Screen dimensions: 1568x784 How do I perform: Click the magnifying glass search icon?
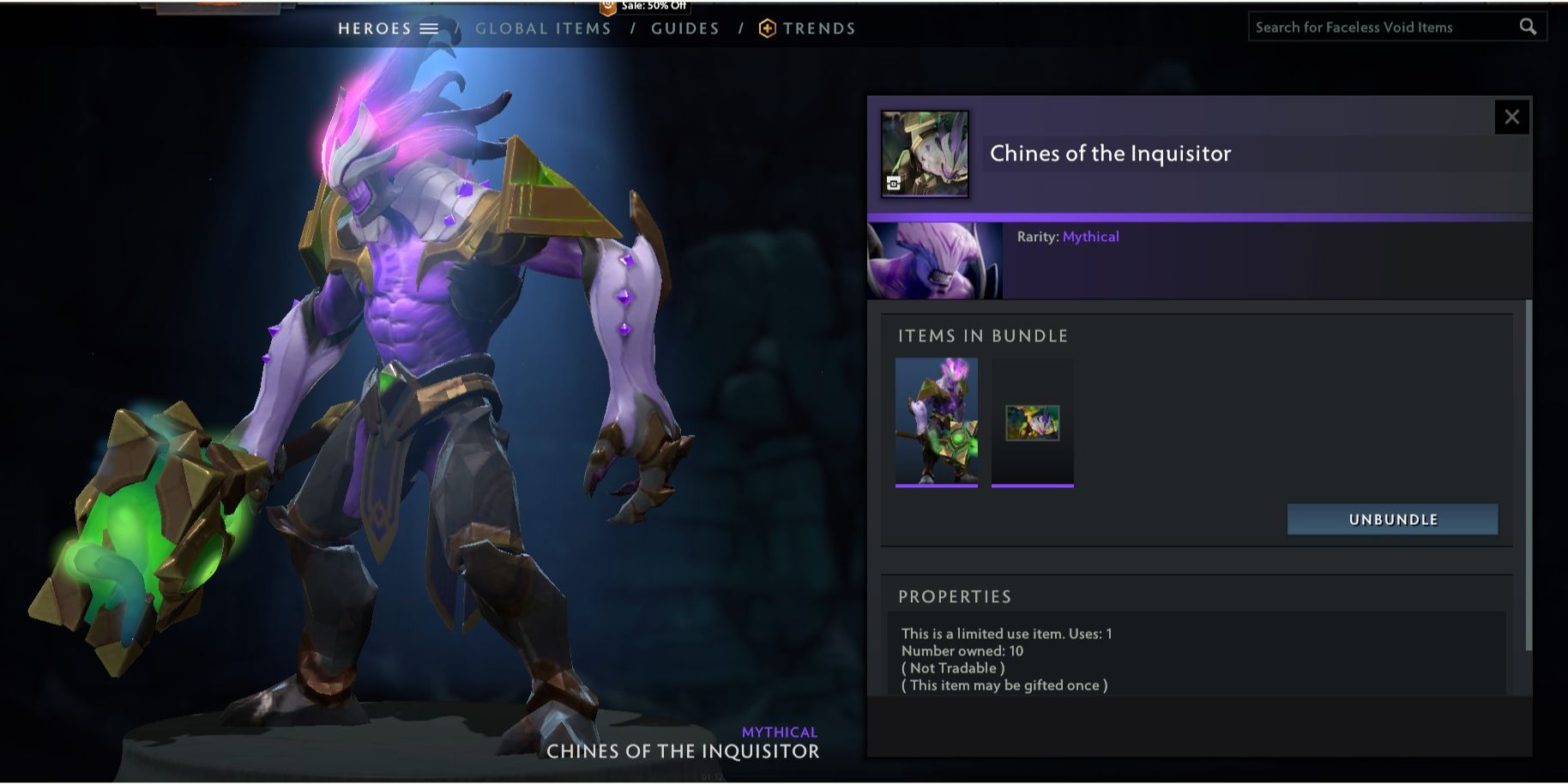pos(1528,27)
